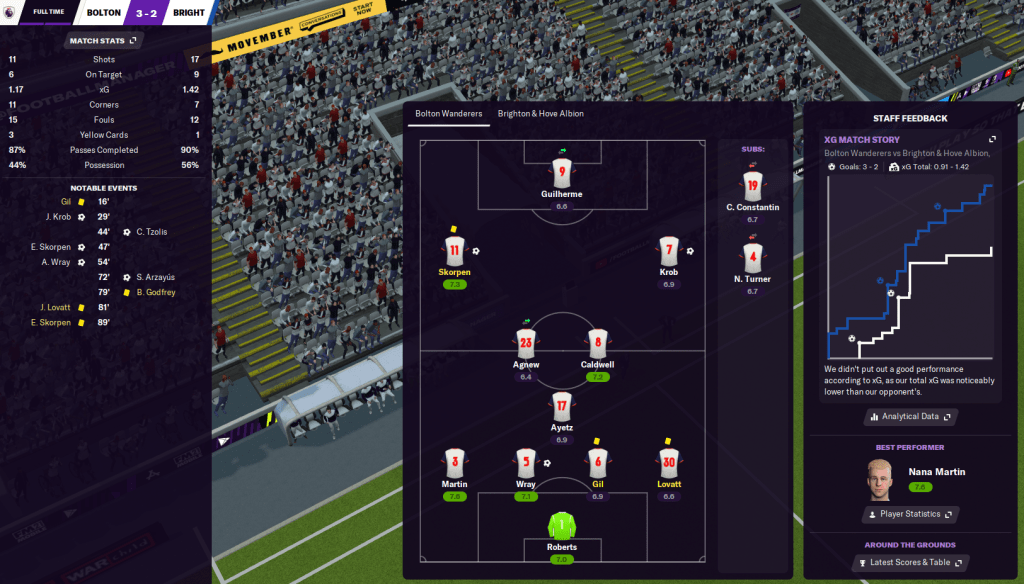The height and width of the screenshot is (584, 1024).
Task: Select Lovatt's number 30 shirt
Action: click(669, 463)
